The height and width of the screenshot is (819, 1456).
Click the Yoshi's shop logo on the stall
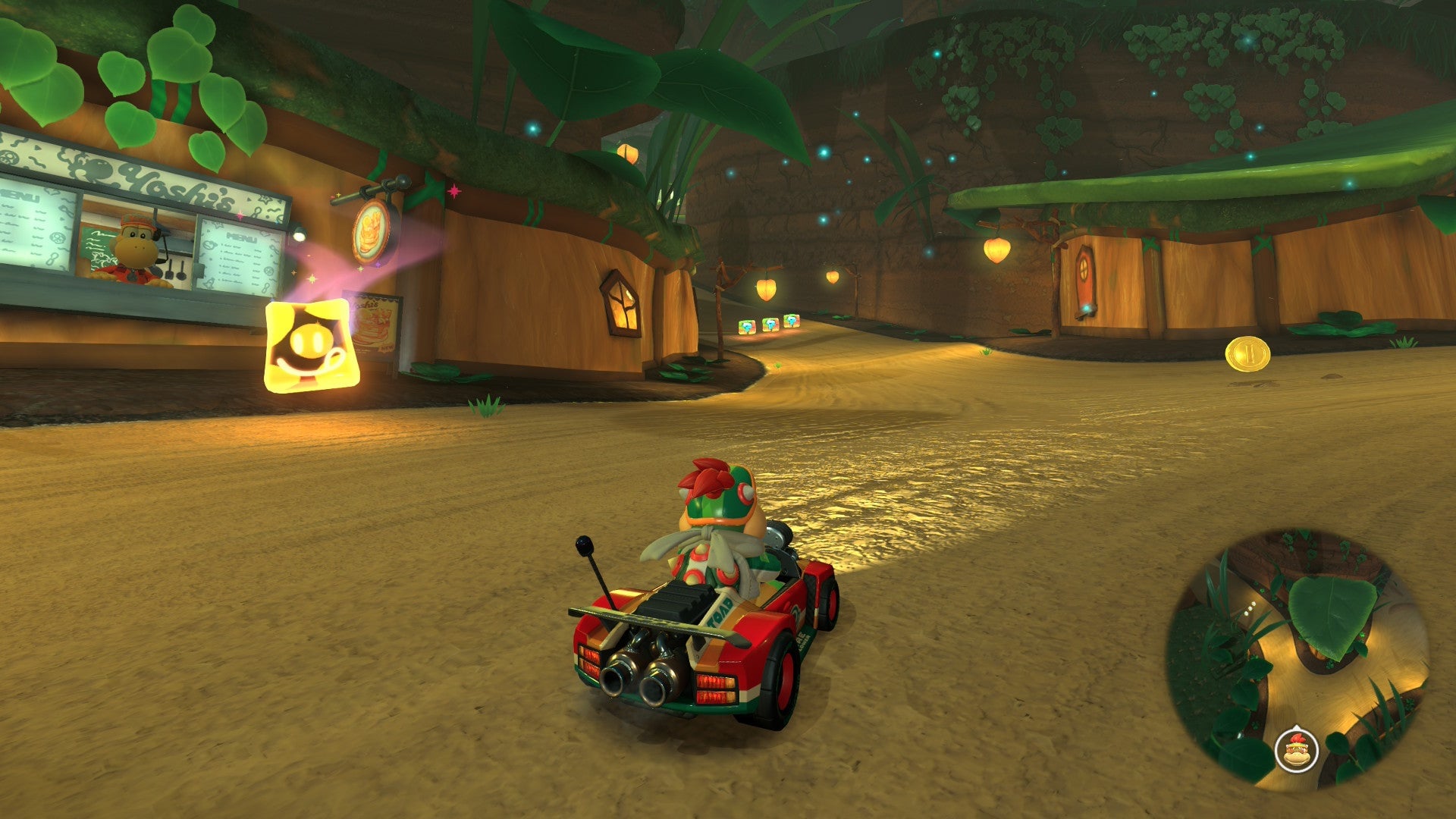(x=176, y=184)
